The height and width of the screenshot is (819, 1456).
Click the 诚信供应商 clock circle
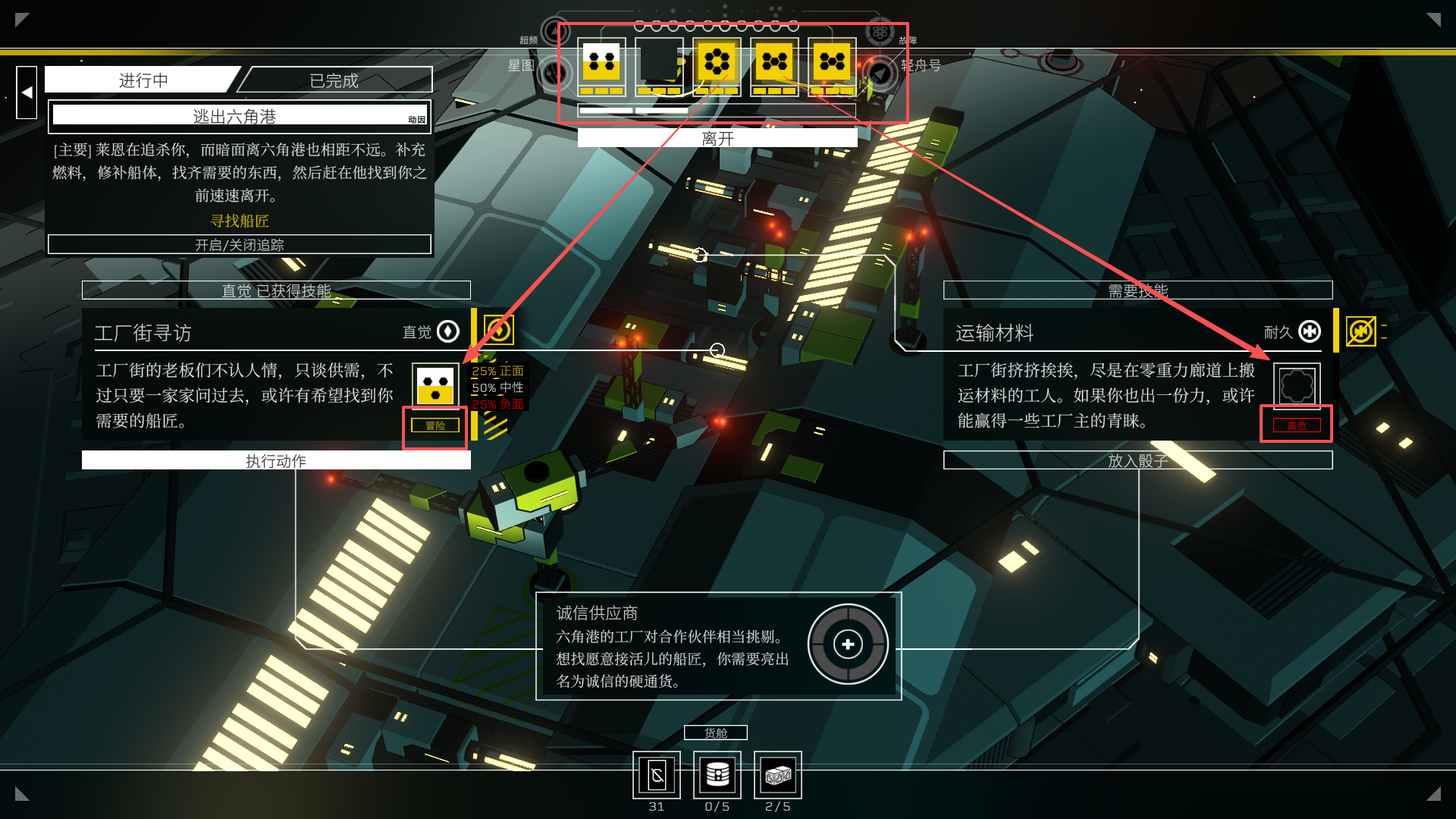pos(848,645)
